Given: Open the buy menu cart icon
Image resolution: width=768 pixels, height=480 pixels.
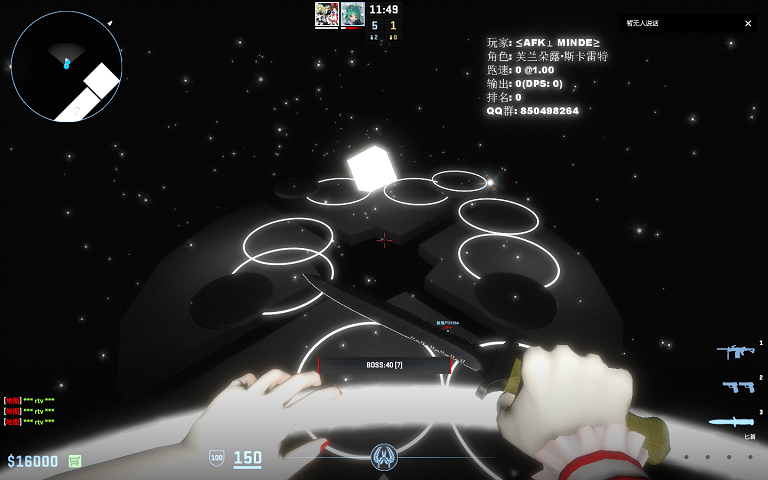Looking at the screenshot, I should click(x=75, y=461).
